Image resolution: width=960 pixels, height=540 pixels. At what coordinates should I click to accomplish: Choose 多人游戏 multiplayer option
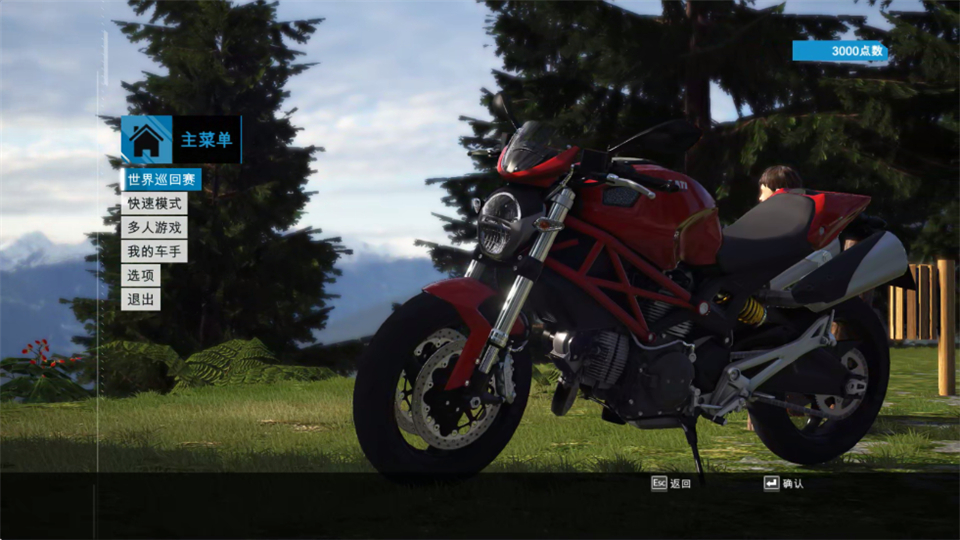click(x=154, y=228)
